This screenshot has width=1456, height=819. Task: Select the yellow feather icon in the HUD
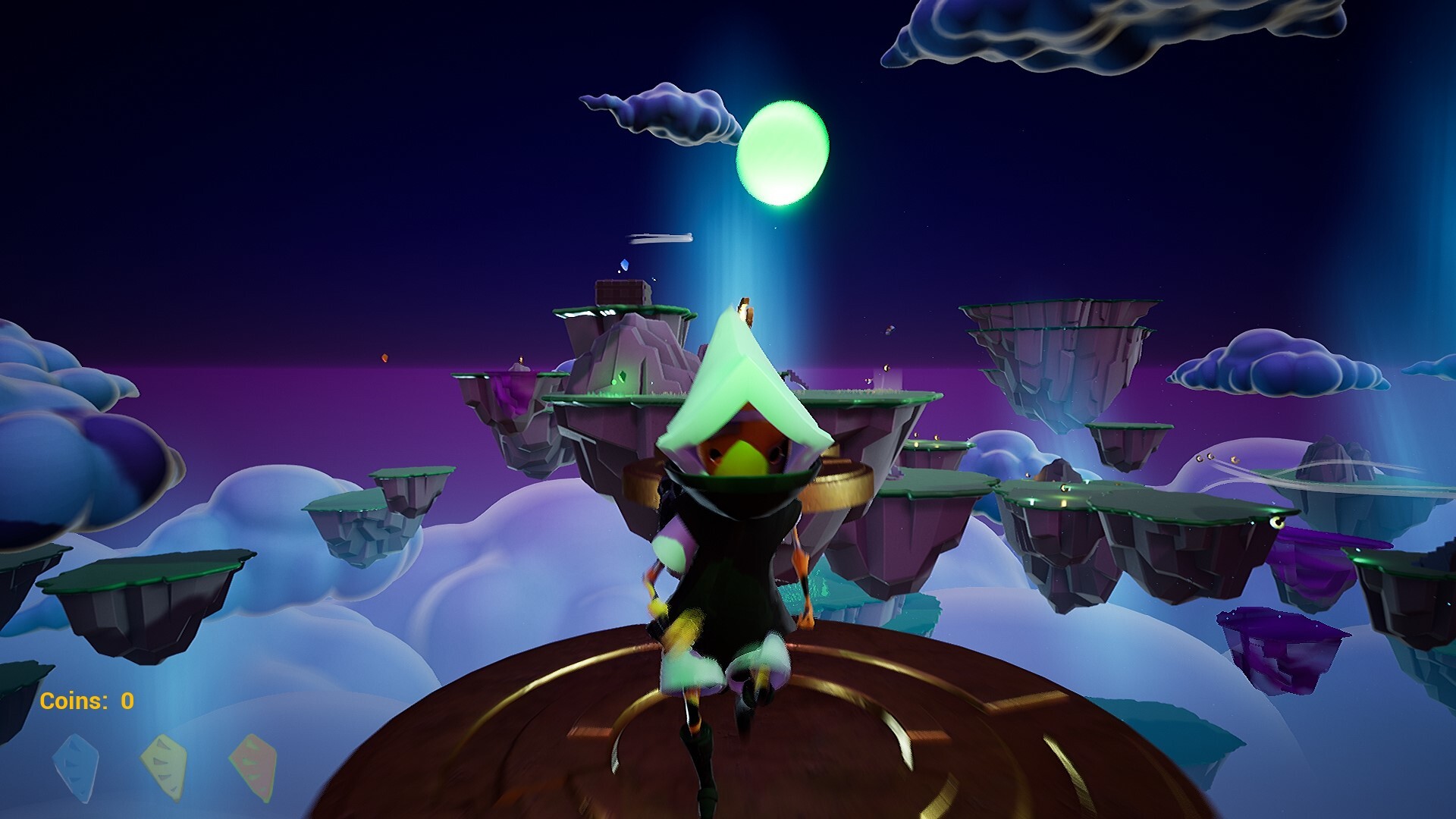[x=163, y=766]
